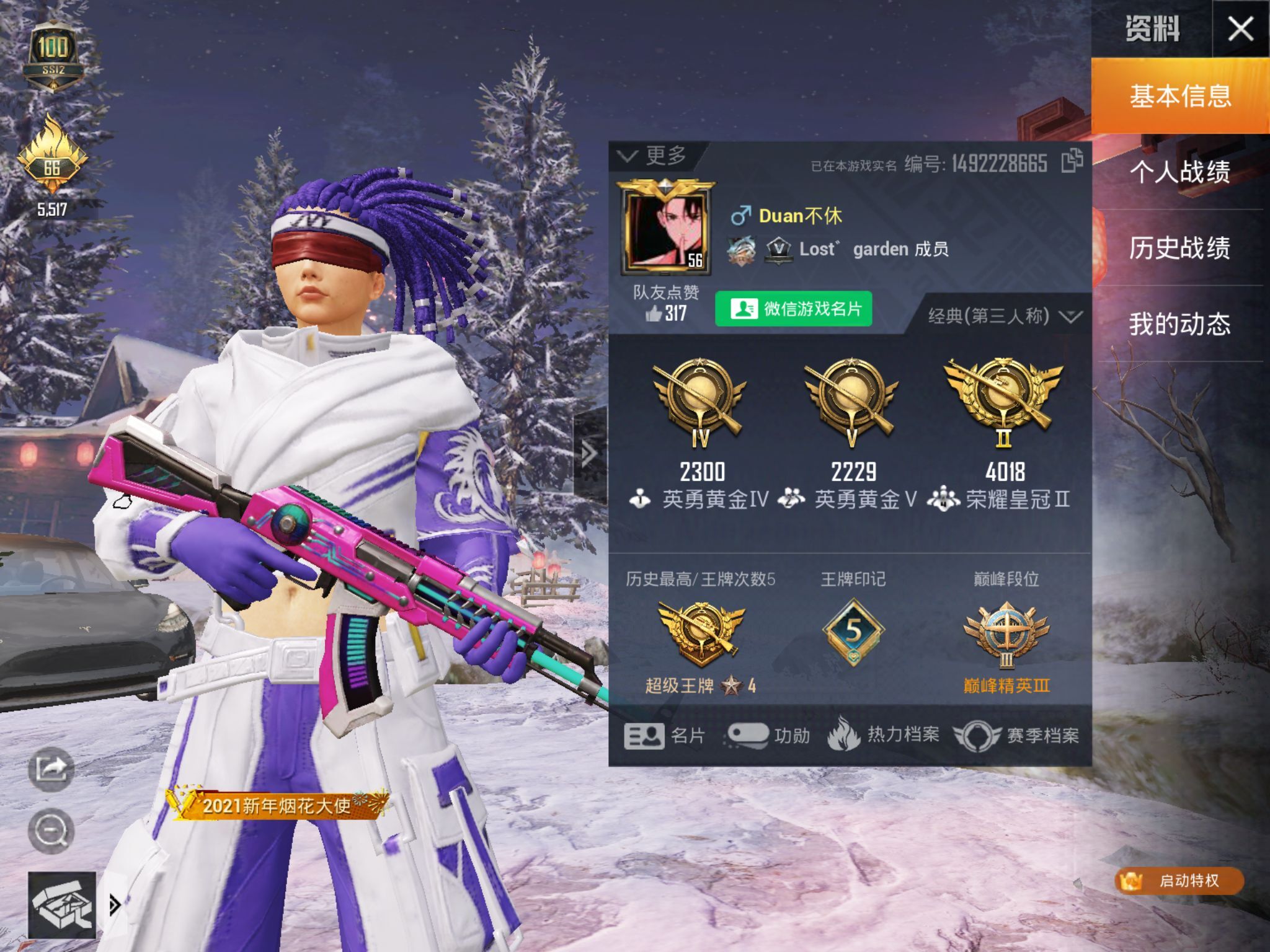Change the 经典(第三人称) mode dropdown
Viewport: 1270px width, 952px height.
(x=1005, y=317)
